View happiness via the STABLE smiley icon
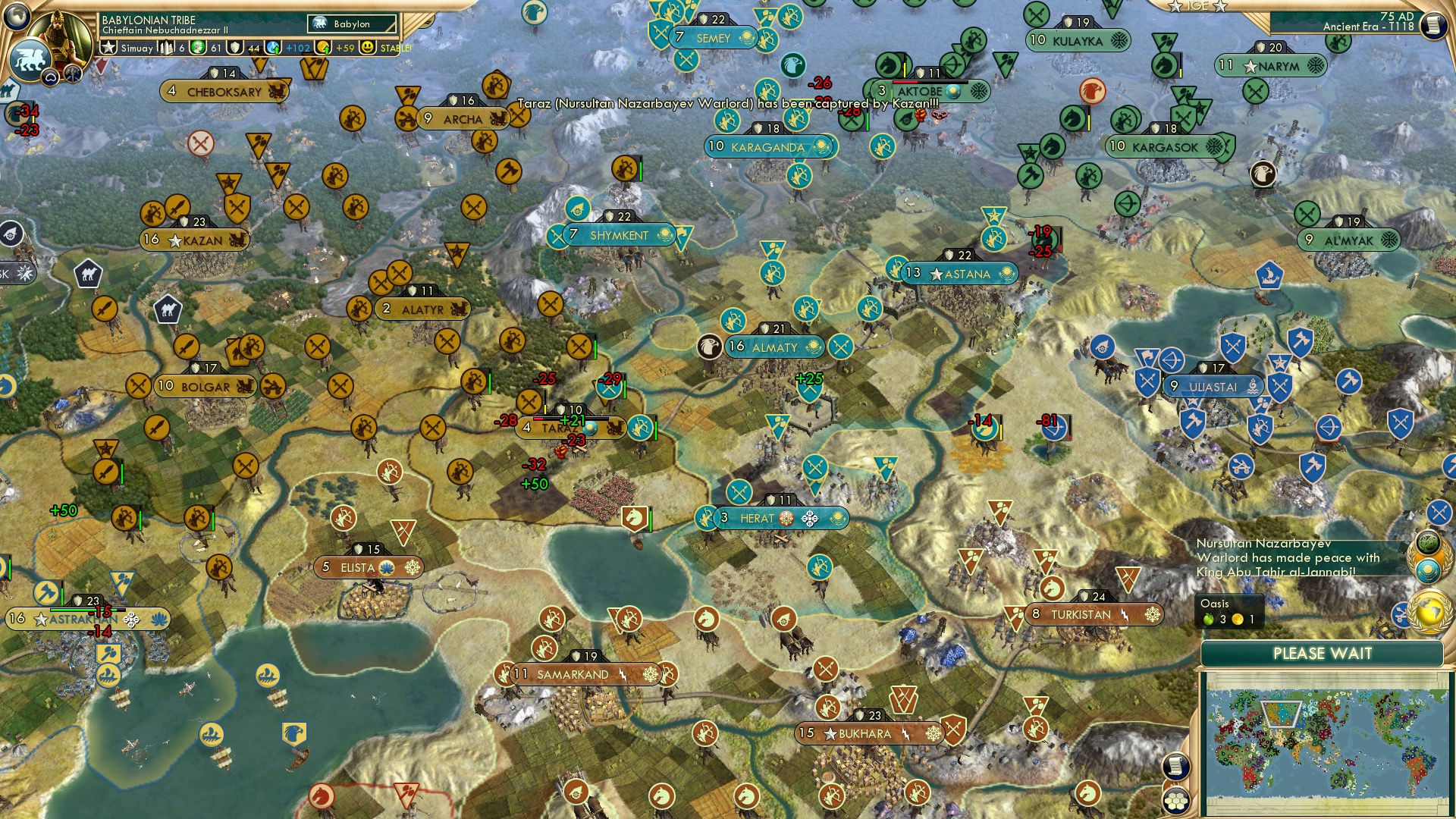Viewport: 1456px width, 819px height. tap(368, 48)
